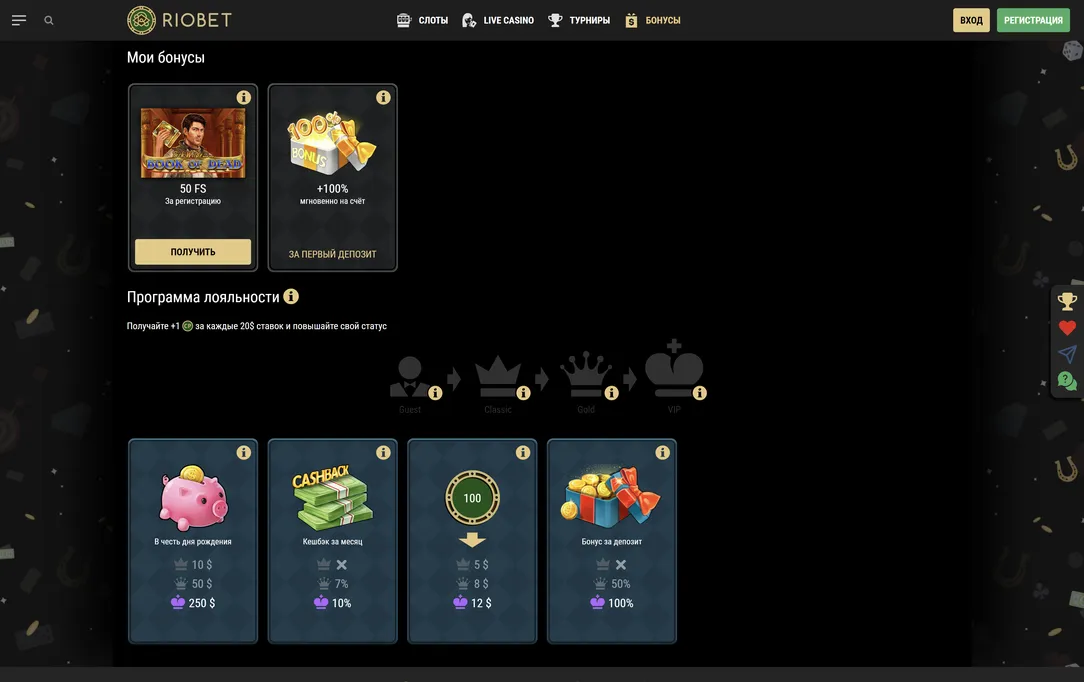Open the heart favorites sidebar icon
The image size is (1084, 682).
point(1067,328)
